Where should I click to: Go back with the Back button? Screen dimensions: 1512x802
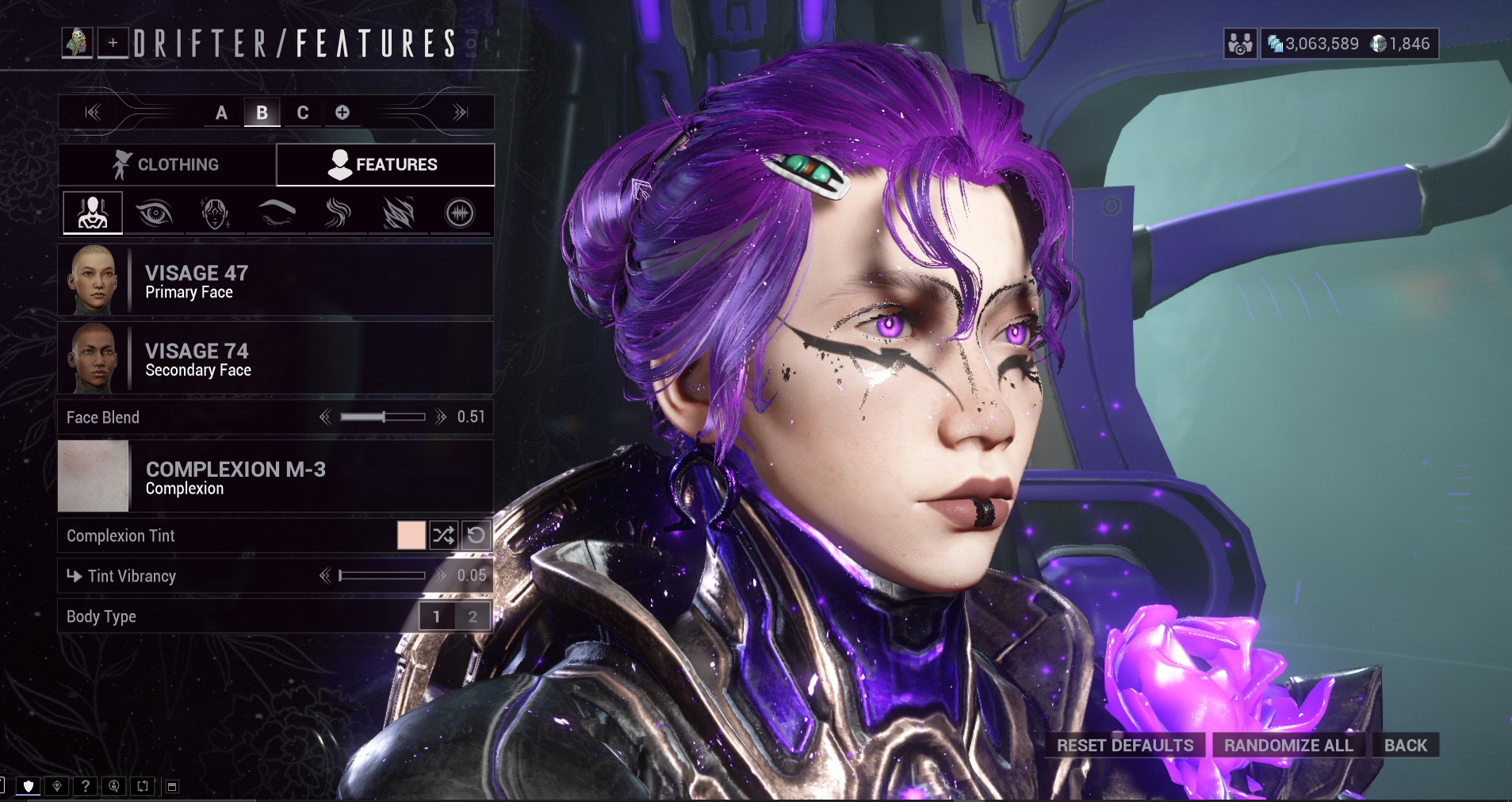click(1405, 746)
